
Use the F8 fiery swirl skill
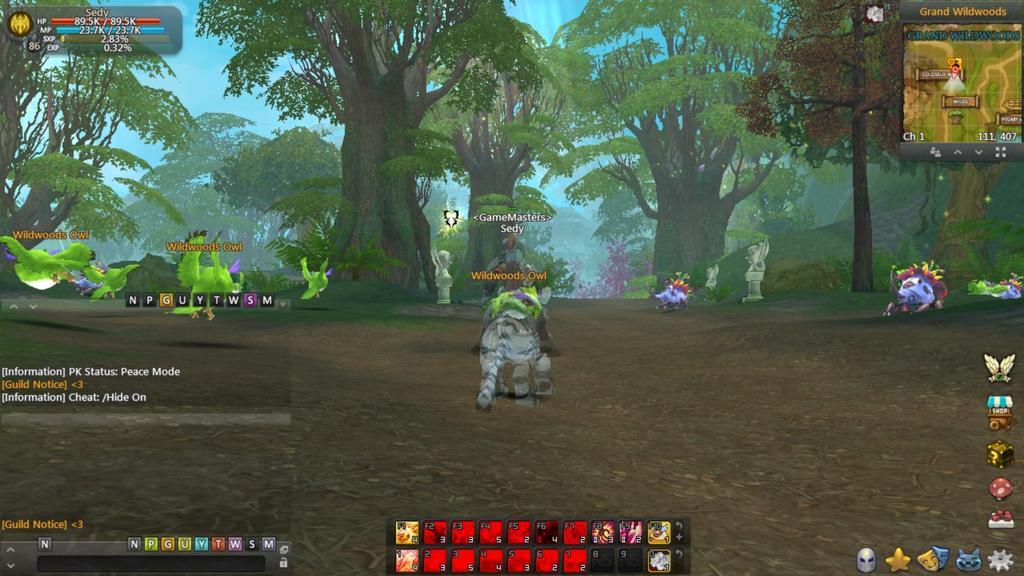pyautogui.click(x=603, y=532)
